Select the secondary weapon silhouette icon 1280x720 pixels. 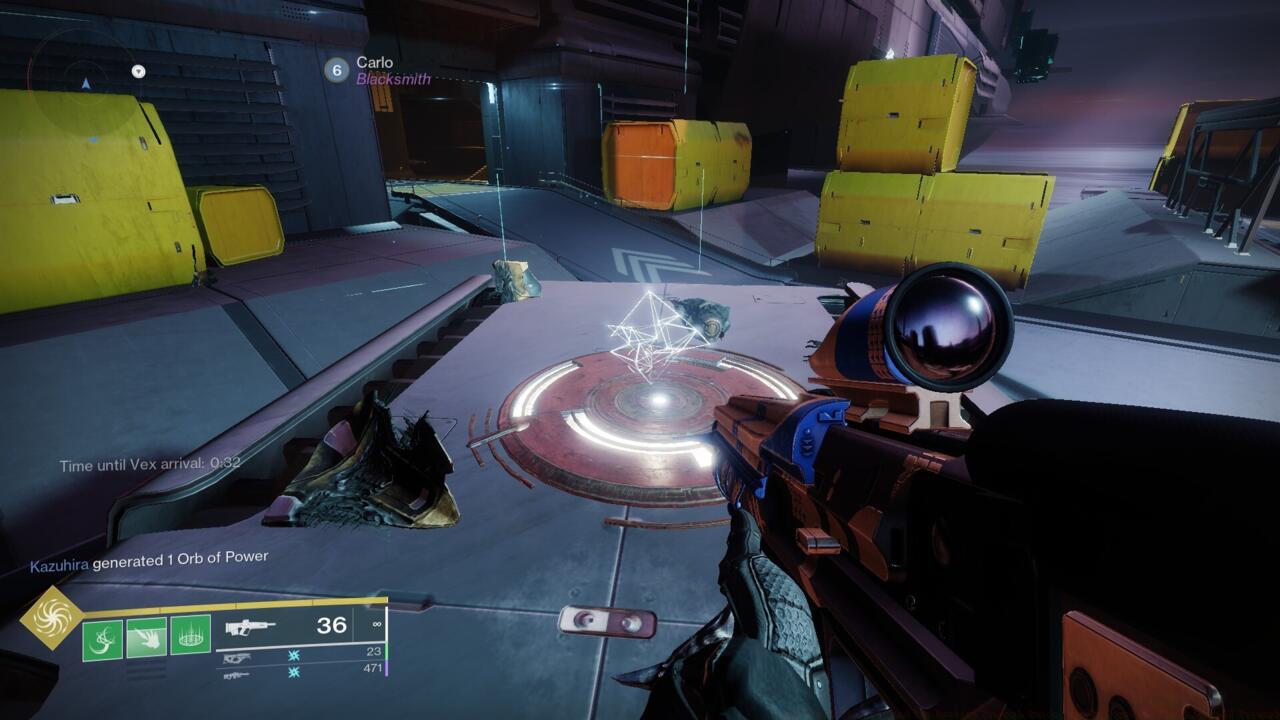pyautogui.click(x=236, y=657)
